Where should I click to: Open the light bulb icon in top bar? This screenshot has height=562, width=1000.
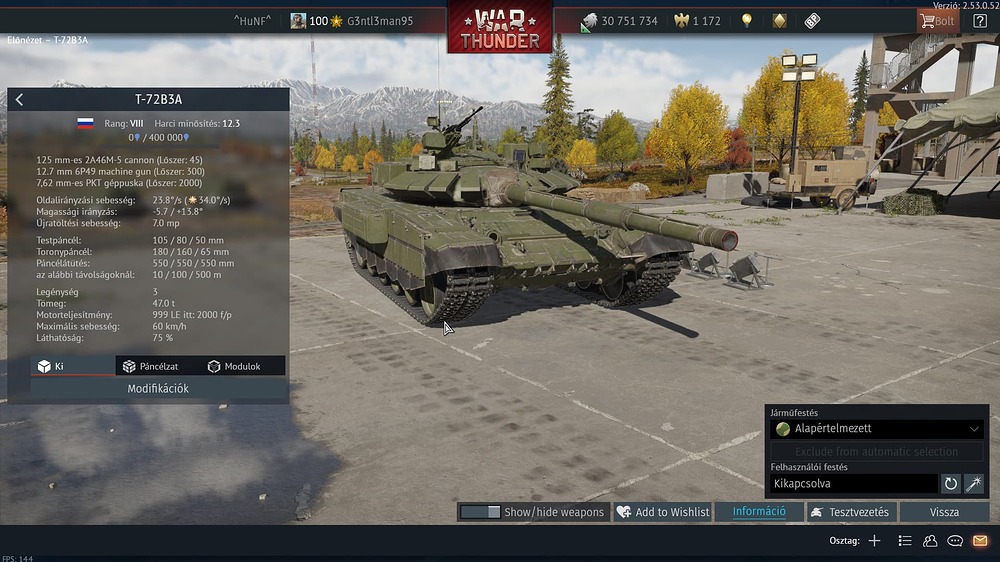coord(746,21)
